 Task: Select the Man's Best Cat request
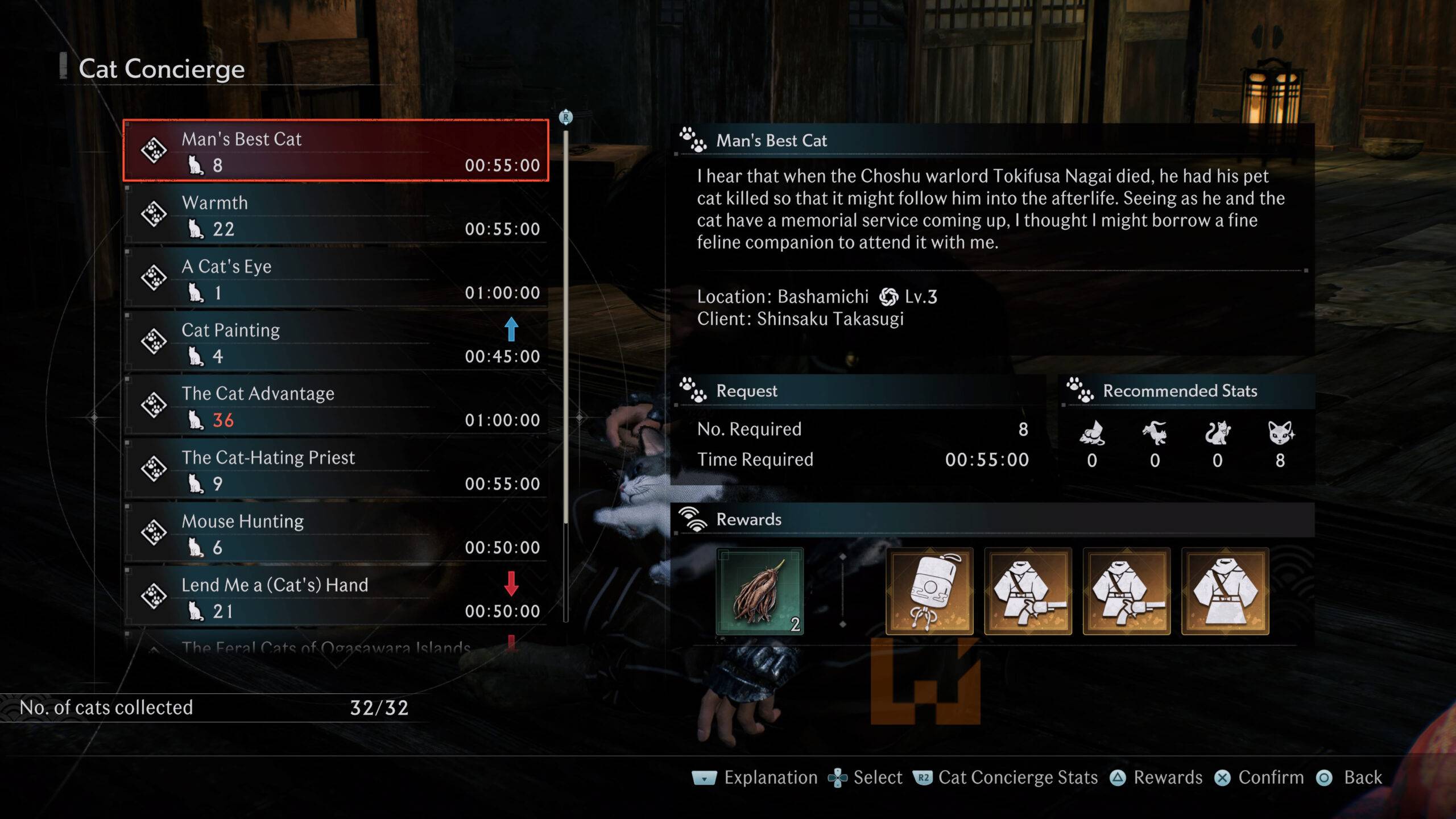[336, 151]
